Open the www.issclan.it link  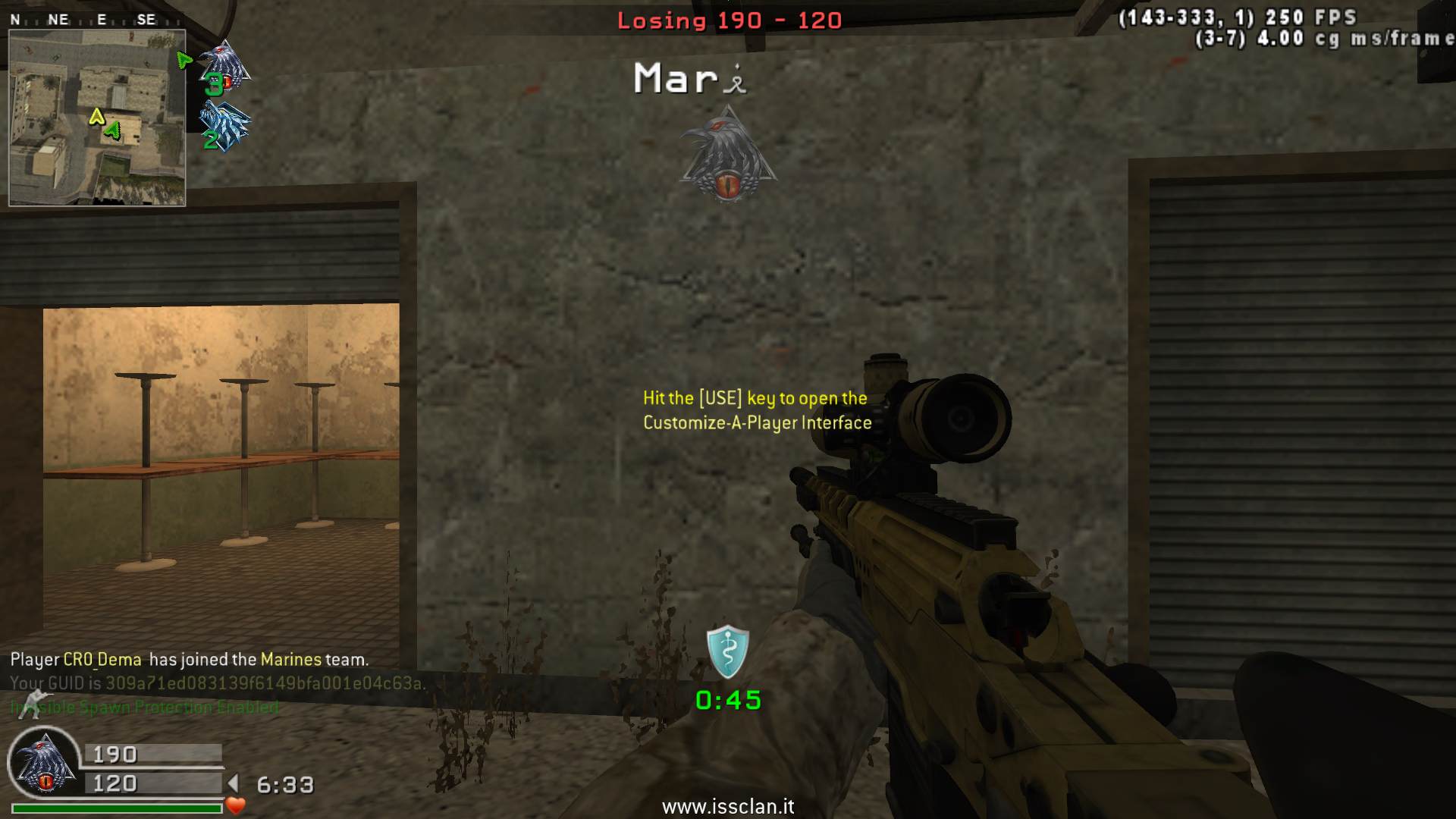click(x=728, y=807)
